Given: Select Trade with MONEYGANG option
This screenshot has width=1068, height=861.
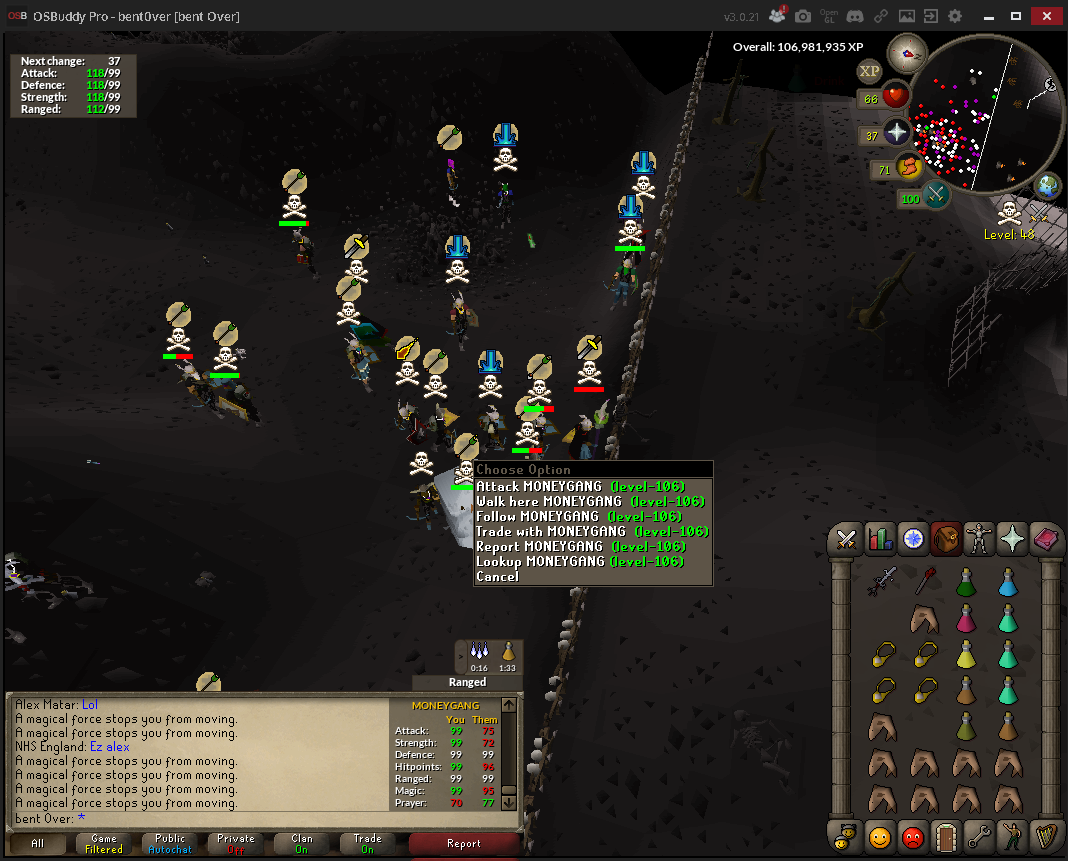Looking at the screenshot, I should point(592,532).
